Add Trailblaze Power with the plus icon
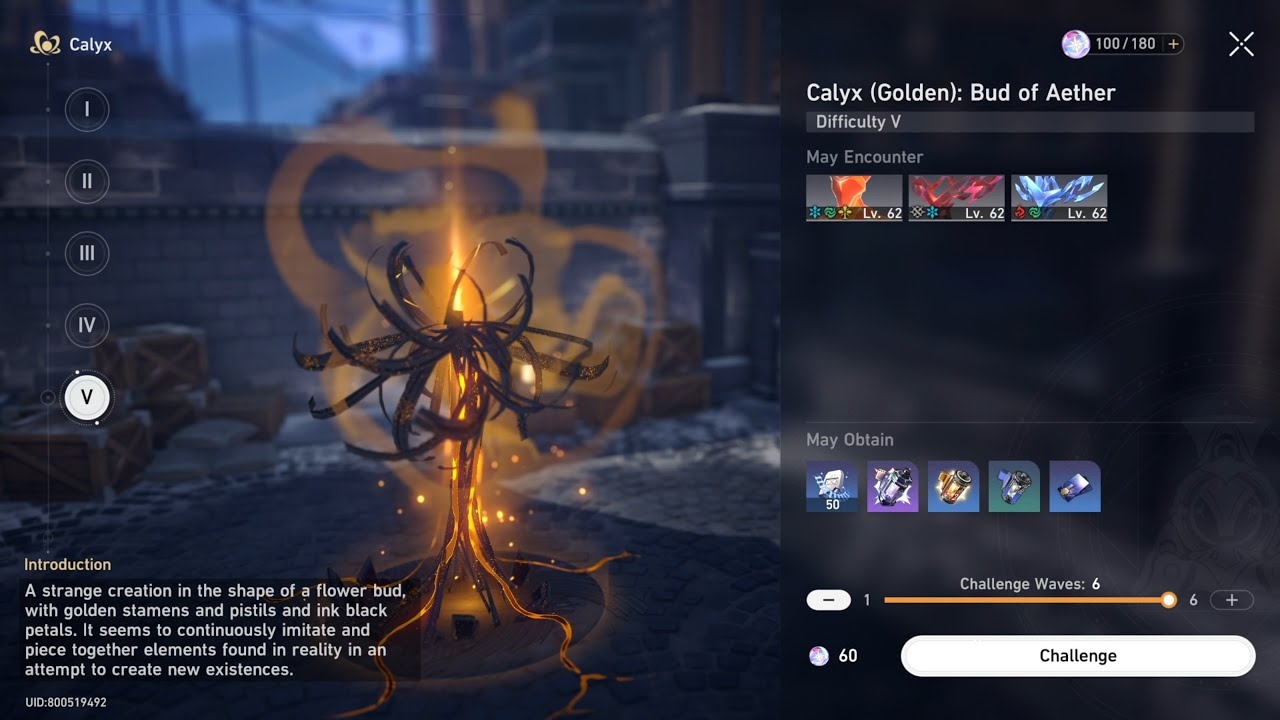Image resolution: width=1280 pixels, height=720 pixels. click(1173, 44)
